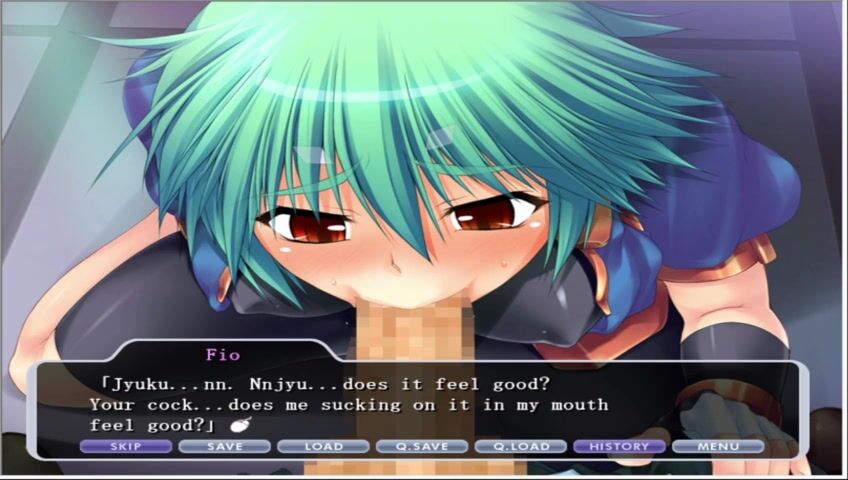Show the dialogue HISTORY log
Viewport: 848px width, 480px height.
point(620,446)
